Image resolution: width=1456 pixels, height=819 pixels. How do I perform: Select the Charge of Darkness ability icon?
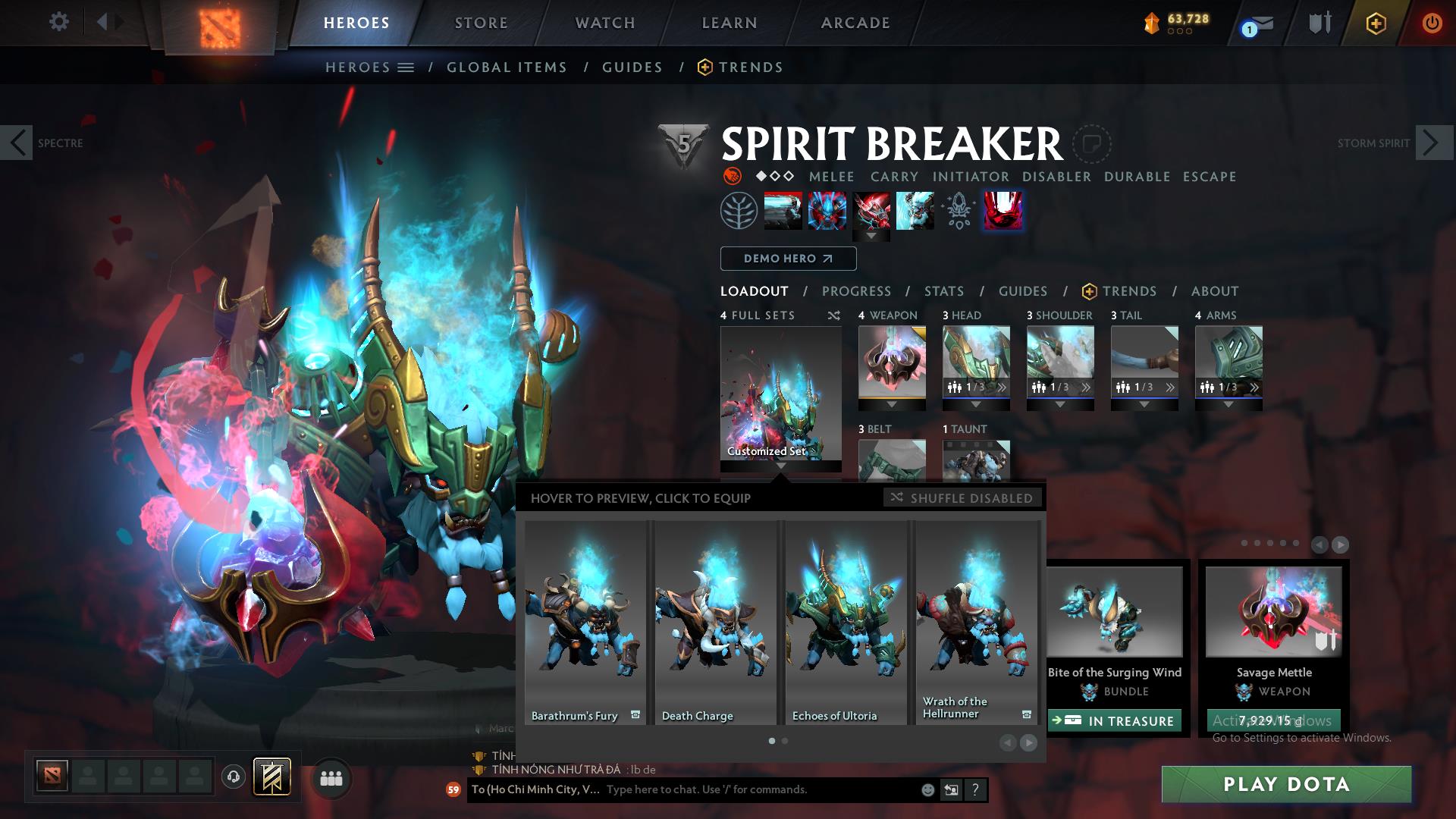[783, 211]
